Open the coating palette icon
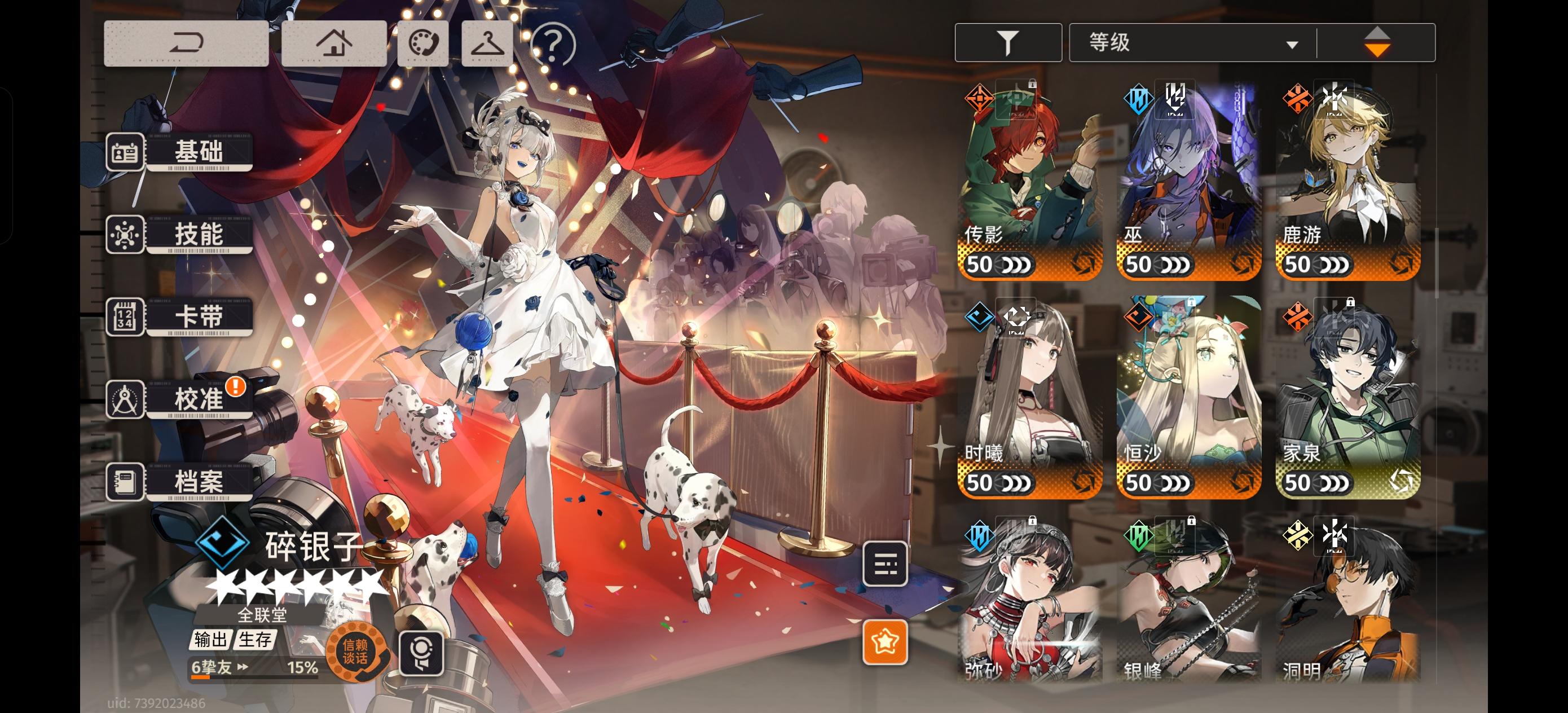 point(424,43)
